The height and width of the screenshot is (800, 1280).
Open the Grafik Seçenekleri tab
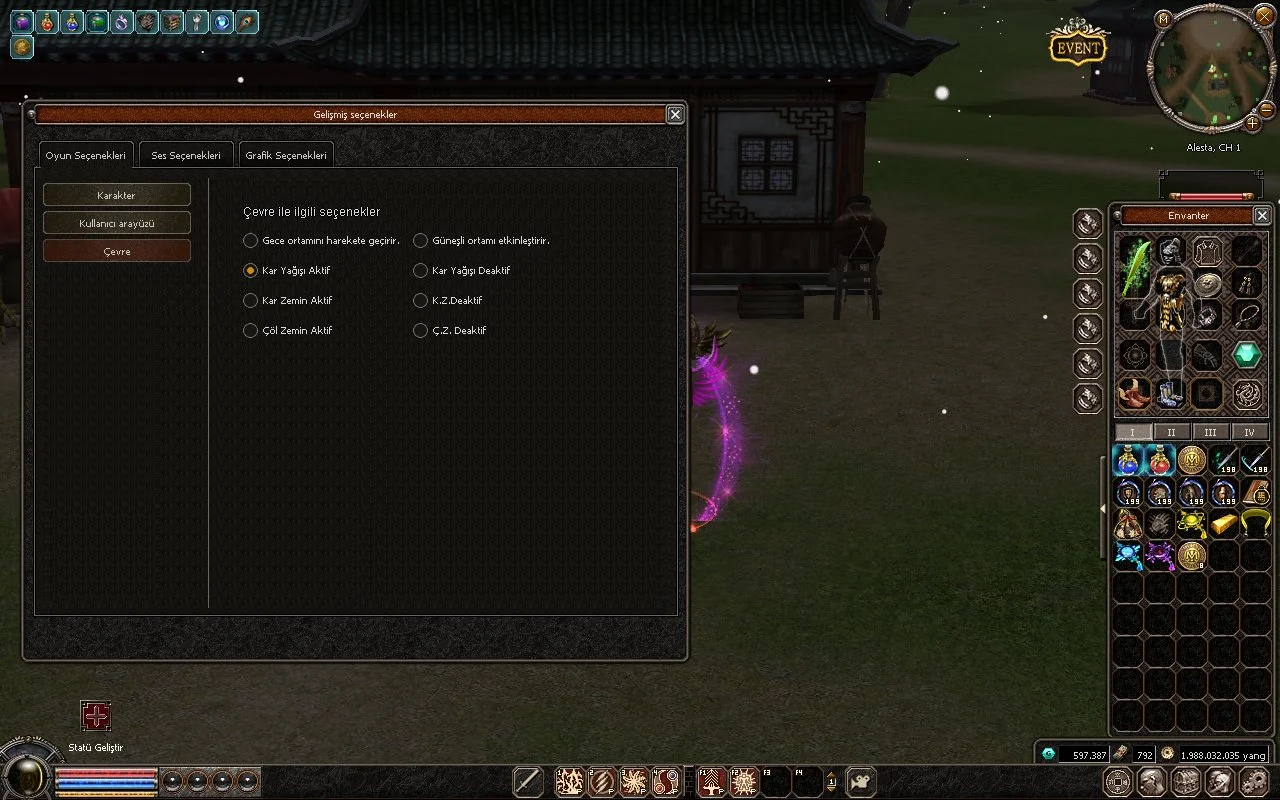(286, 156)
